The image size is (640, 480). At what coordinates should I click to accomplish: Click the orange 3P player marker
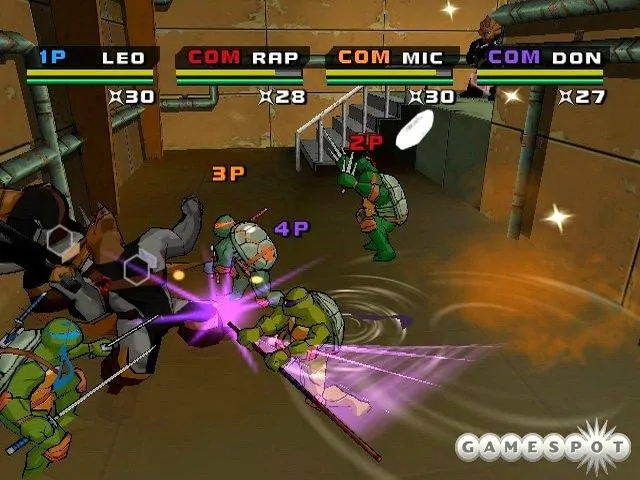tap(228, 174)
